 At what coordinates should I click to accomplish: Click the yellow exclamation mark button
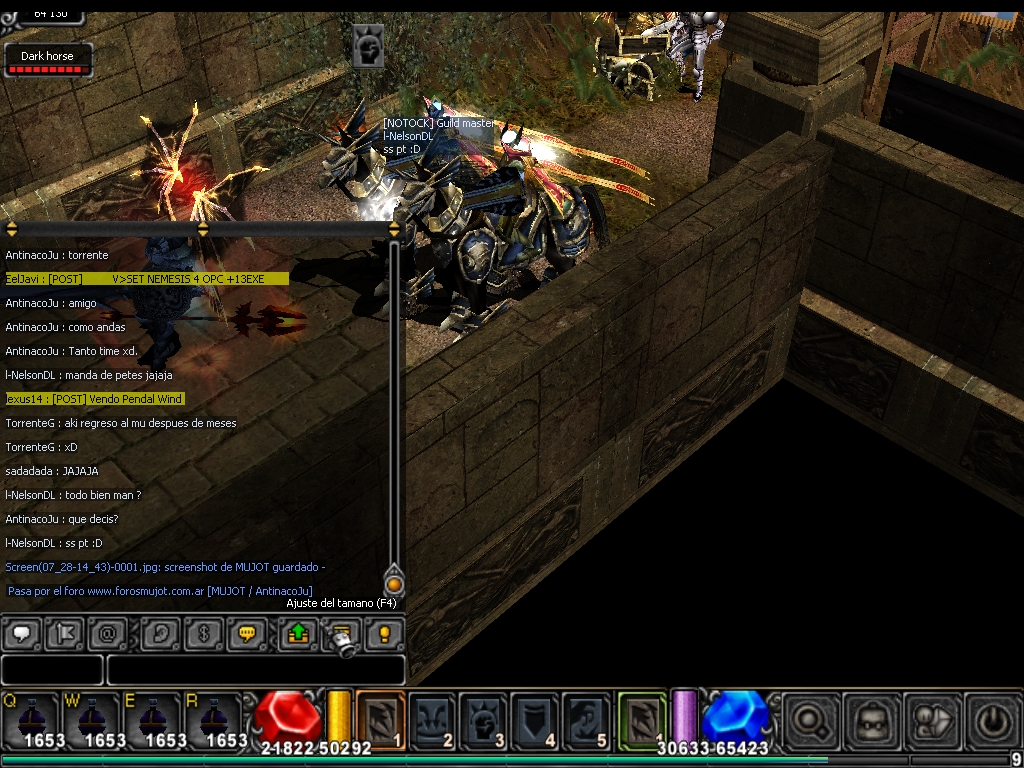384,634
